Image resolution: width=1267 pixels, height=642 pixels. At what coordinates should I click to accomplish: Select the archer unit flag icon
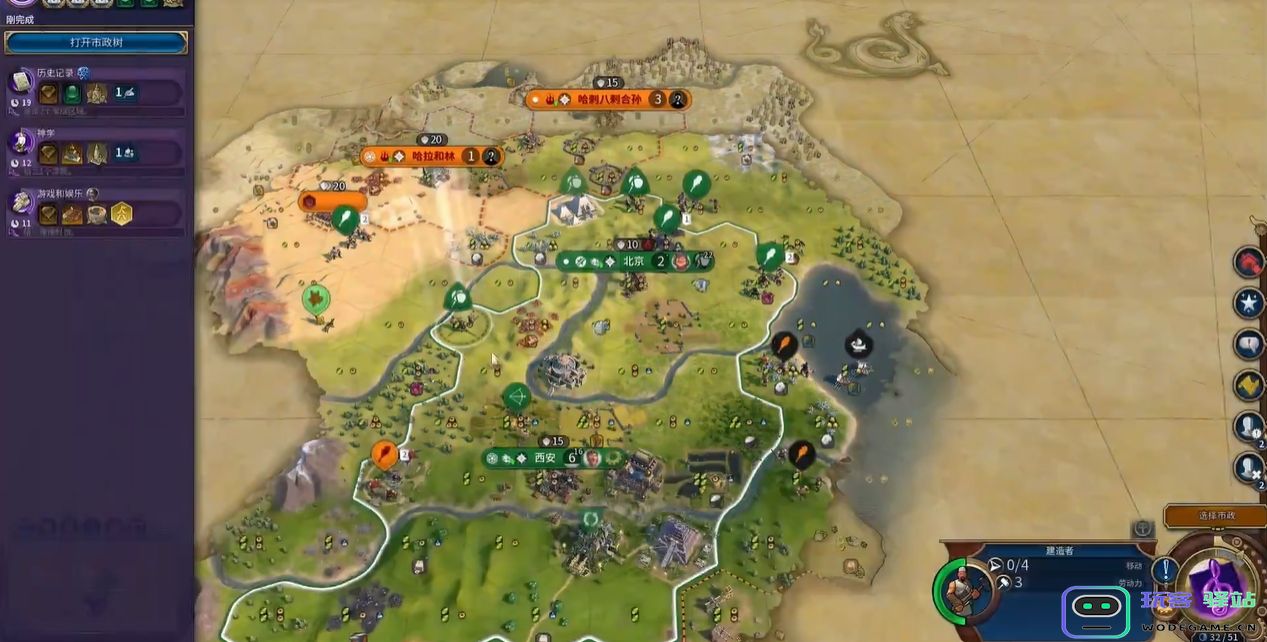(516, 397)
